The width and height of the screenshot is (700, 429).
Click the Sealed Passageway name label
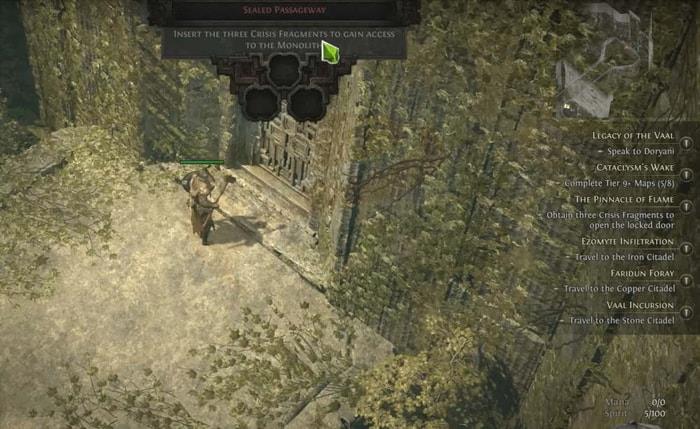284,11
